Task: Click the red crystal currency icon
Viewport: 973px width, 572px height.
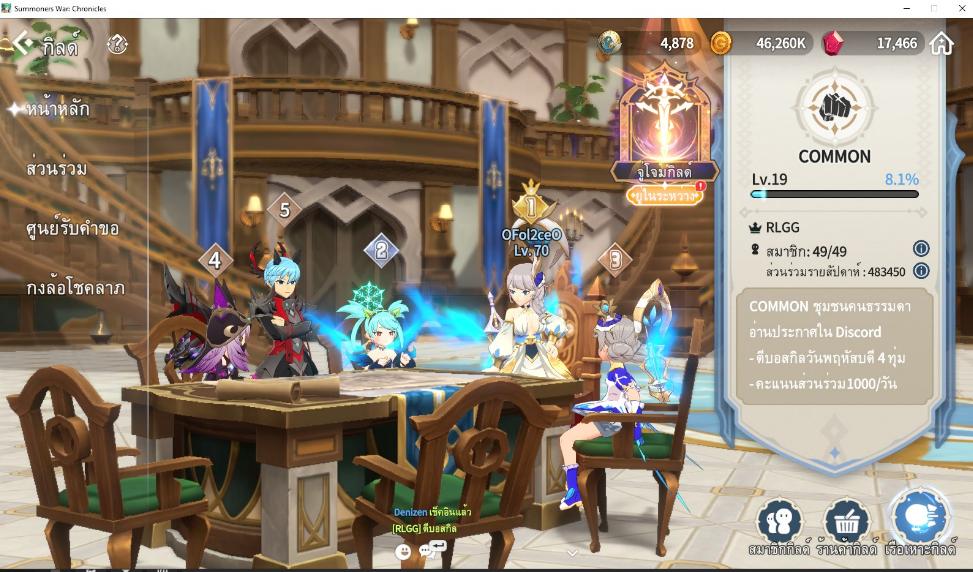Action: click(832, 43)
